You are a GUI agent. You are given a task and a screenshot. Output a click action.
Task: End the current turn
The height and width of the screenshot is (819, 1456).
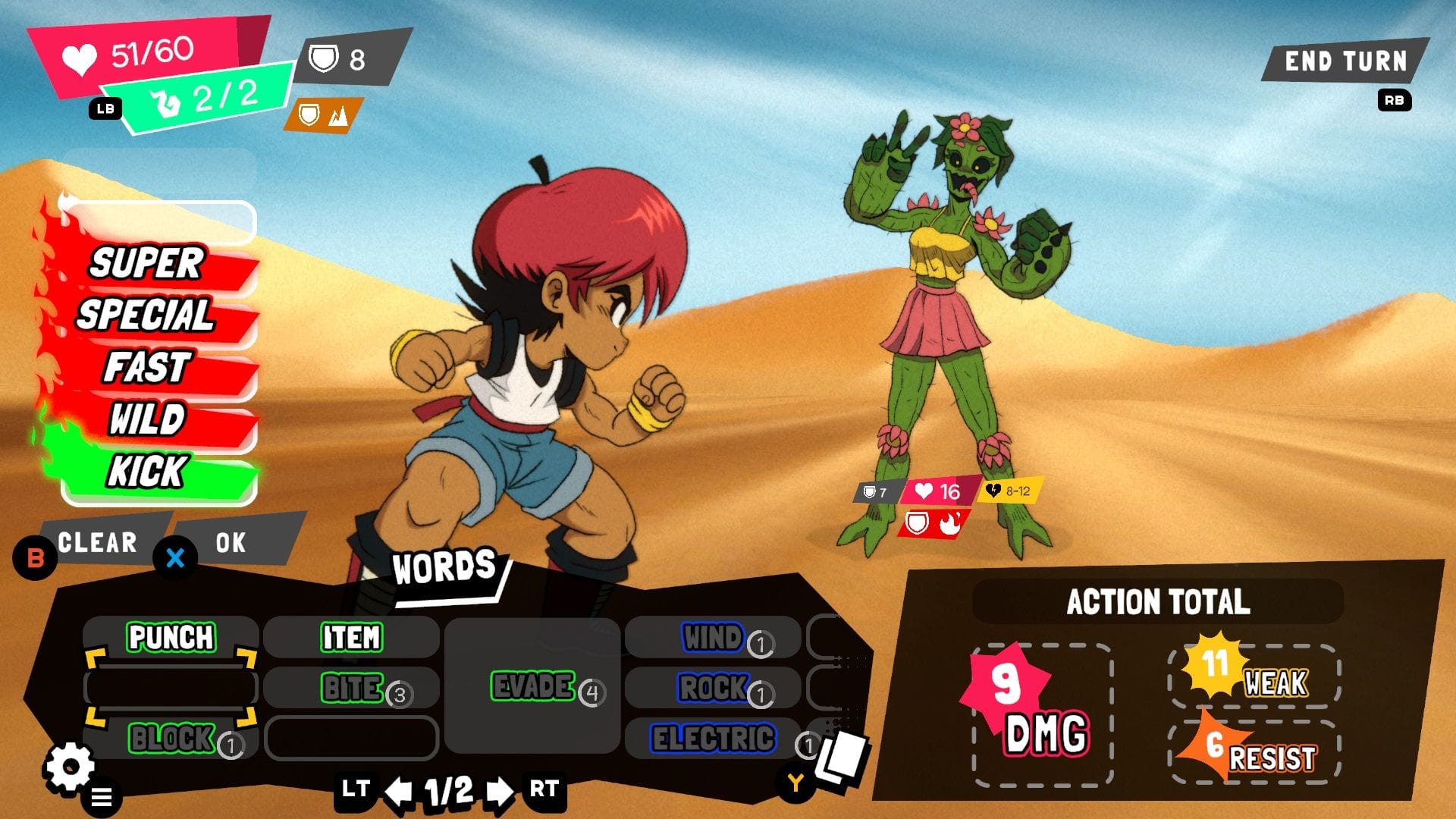tap(1345, 61)
